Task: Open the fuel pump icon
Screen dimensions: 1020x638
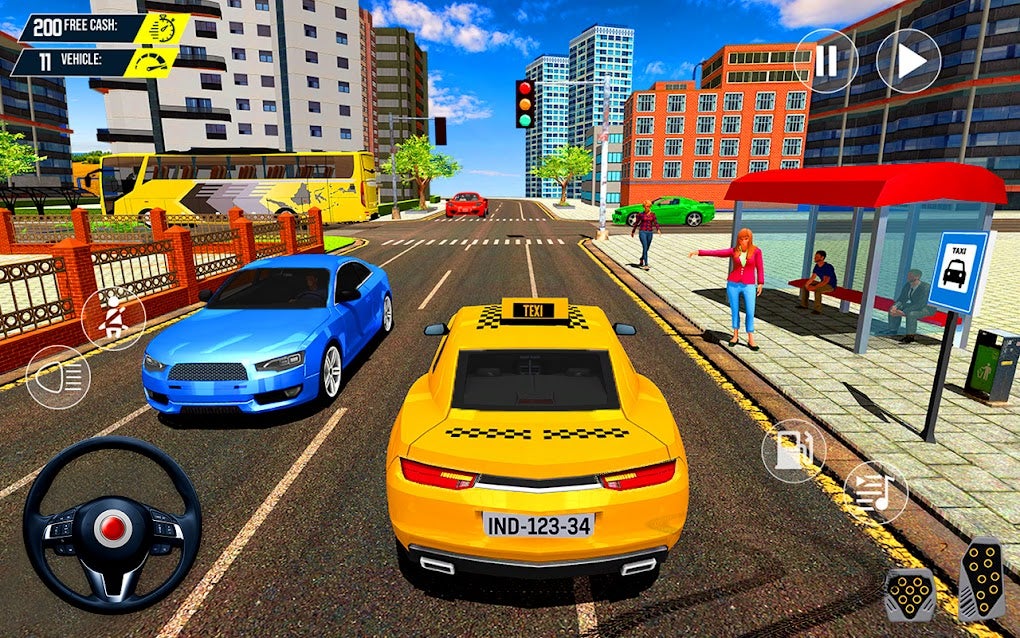Action: coord(793,451)
